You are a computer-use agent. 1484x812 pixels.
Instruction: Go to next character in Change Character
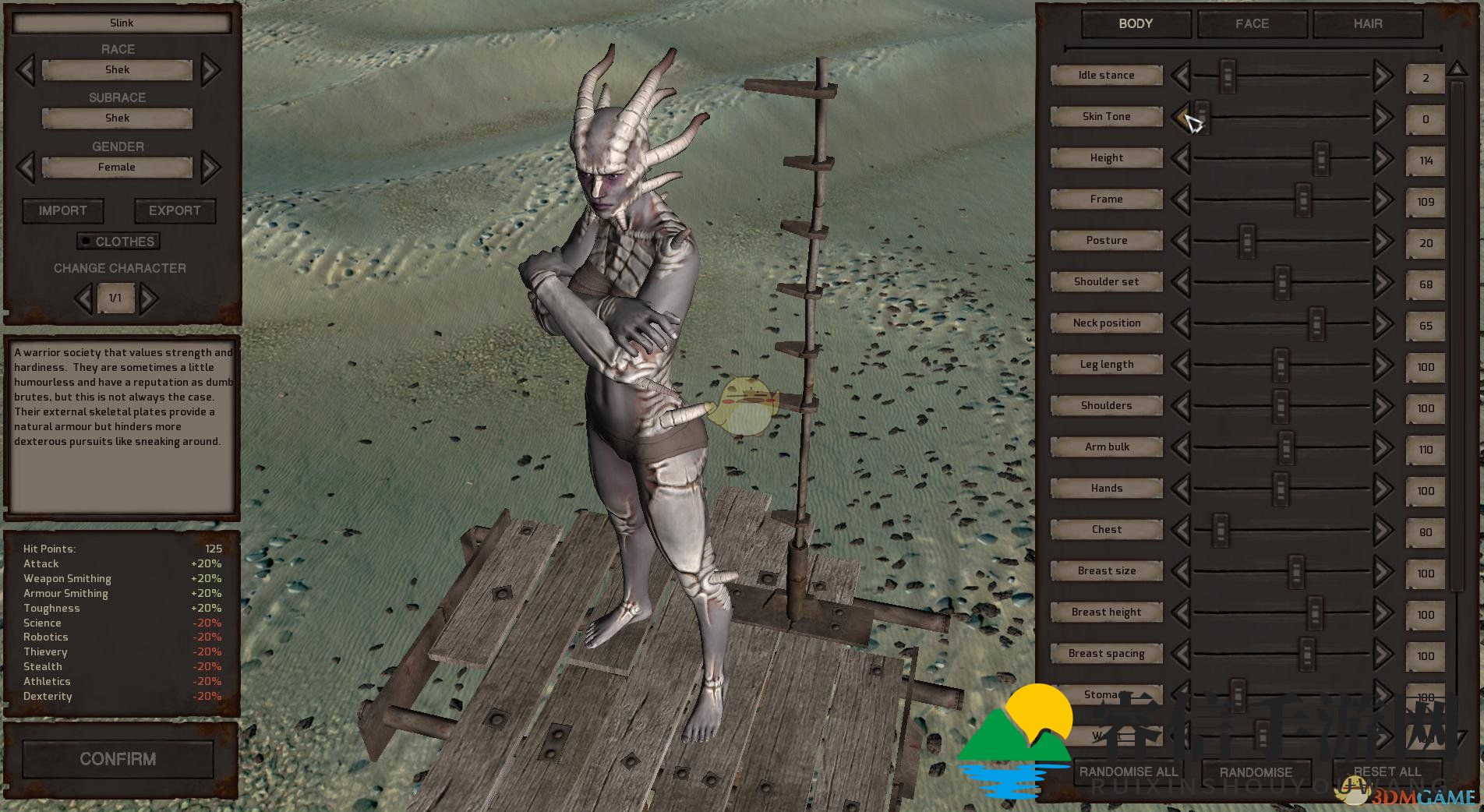[148, 298]
